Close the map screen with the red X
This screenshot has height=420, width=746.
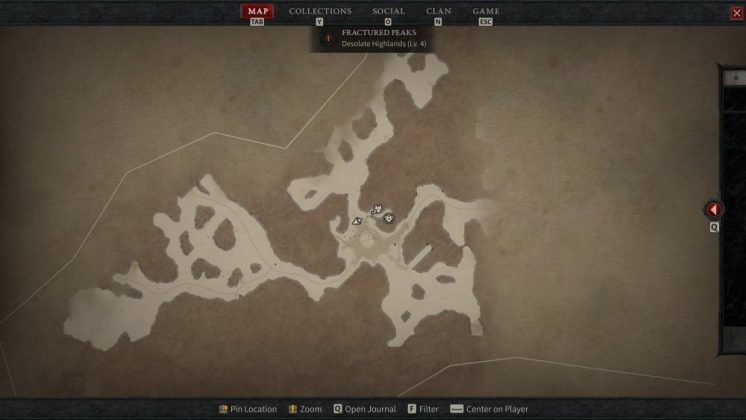pos(737,13)
